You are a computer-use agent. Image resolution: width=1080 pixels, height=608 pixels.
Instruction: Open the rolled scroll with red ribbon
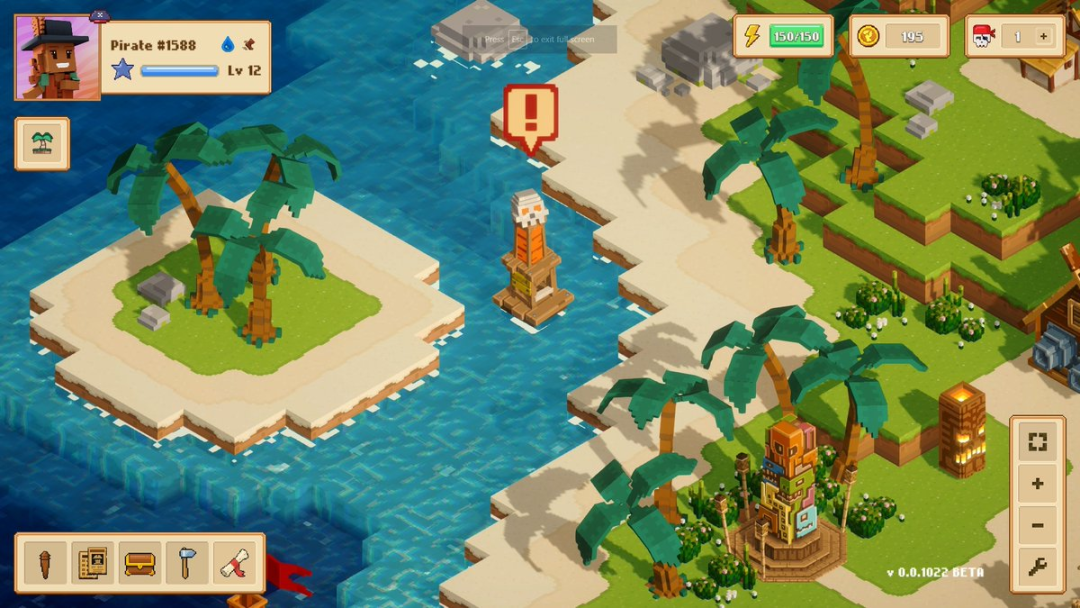click(x=235, y=564)
